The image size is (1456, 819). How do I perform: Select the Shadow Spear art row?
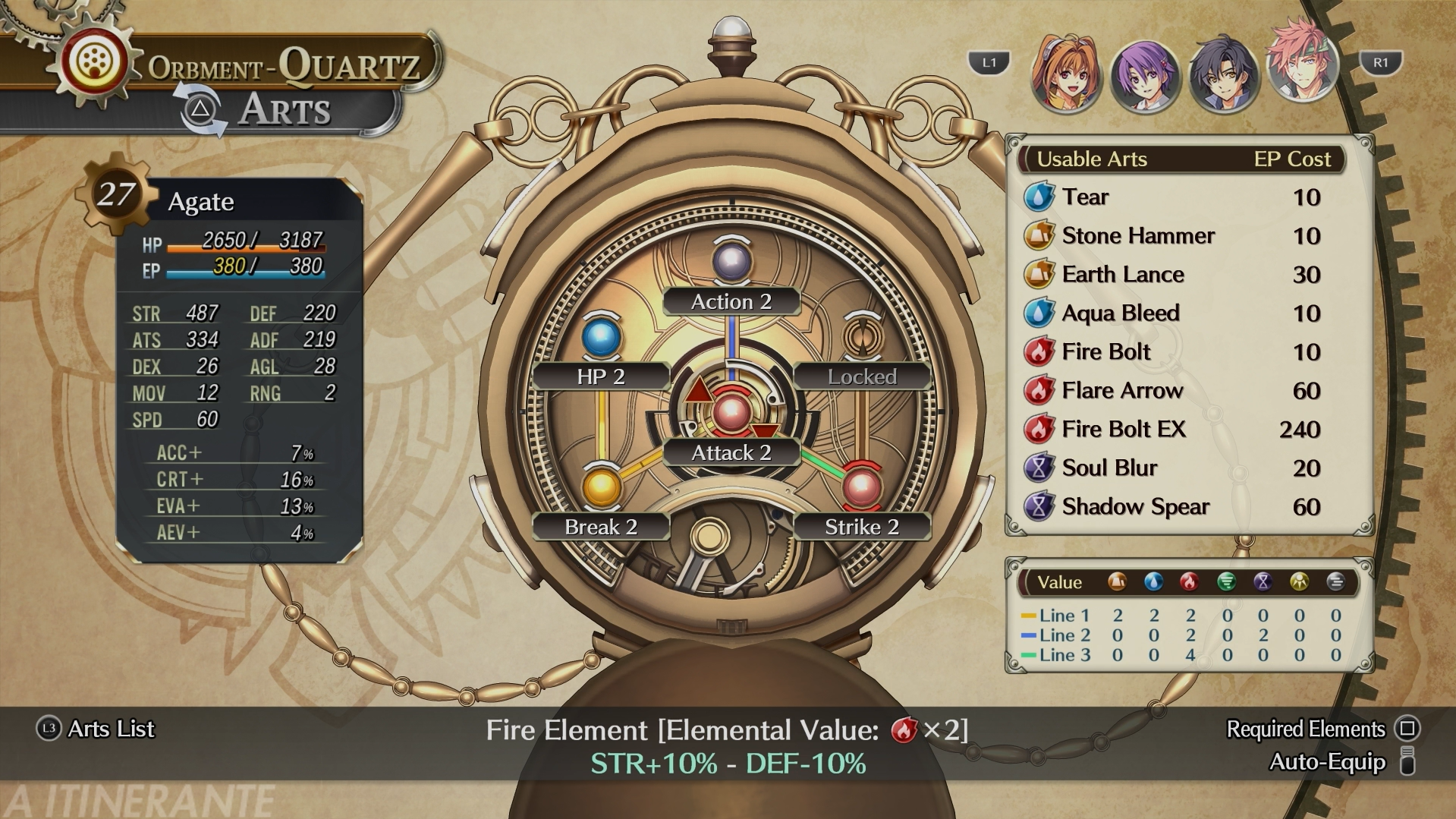(1171, 507)
